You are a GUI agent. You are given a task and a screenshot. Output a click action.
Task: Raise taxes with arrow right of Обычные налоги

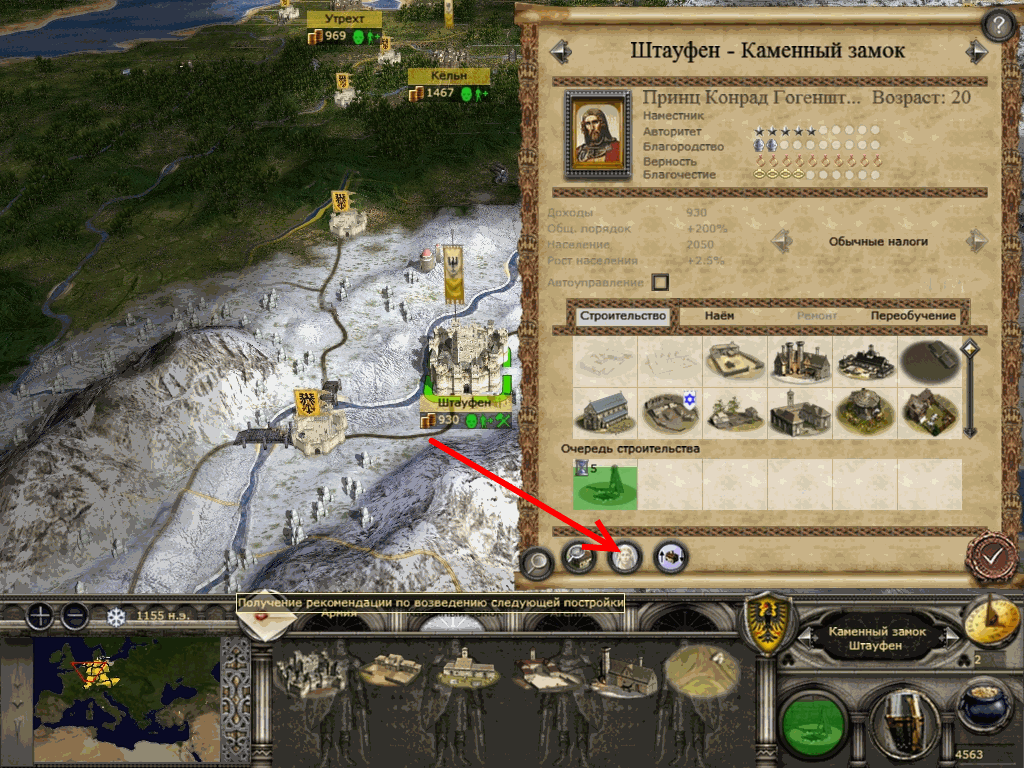pos(975,241)
